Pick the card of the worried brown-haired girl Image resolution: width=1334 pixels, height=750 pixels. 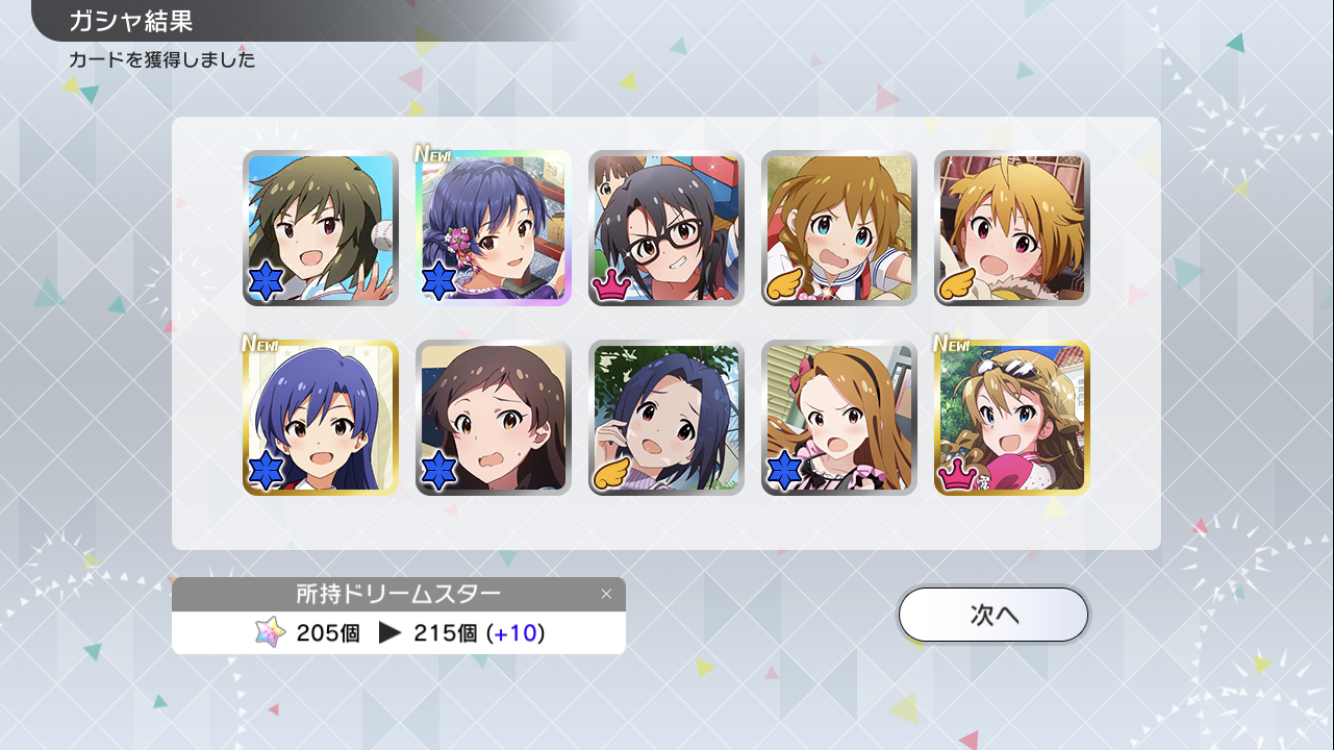[x=493, y=418]
